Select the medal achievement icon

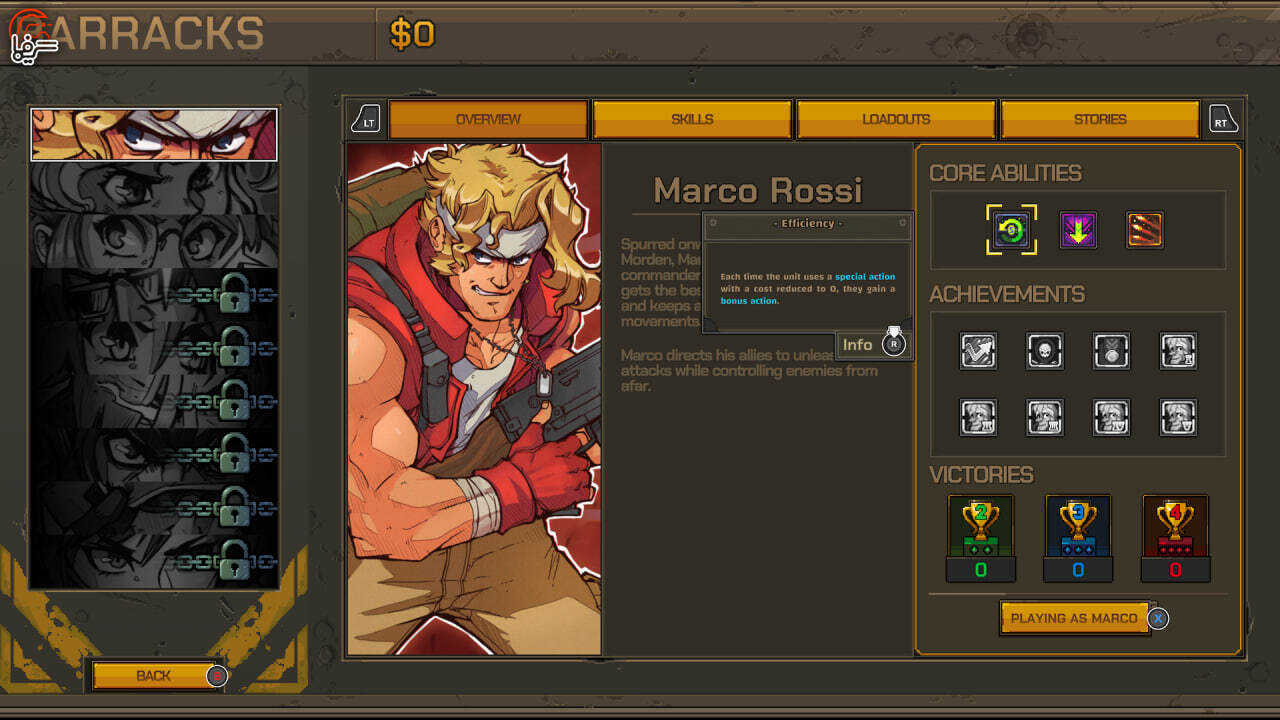coord(1110,351)
